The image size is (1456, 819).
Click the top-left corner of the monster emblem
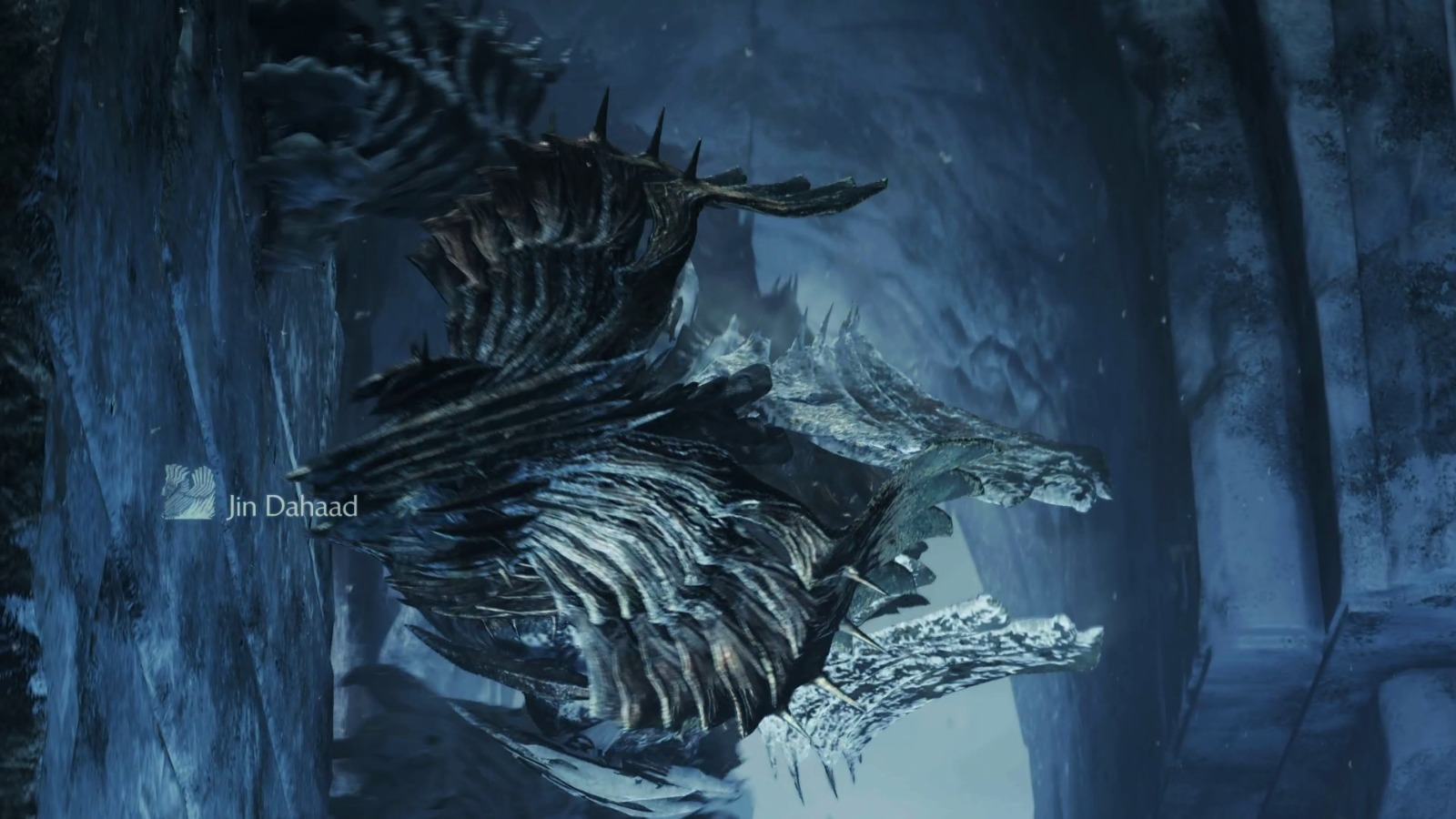(167, 467)
